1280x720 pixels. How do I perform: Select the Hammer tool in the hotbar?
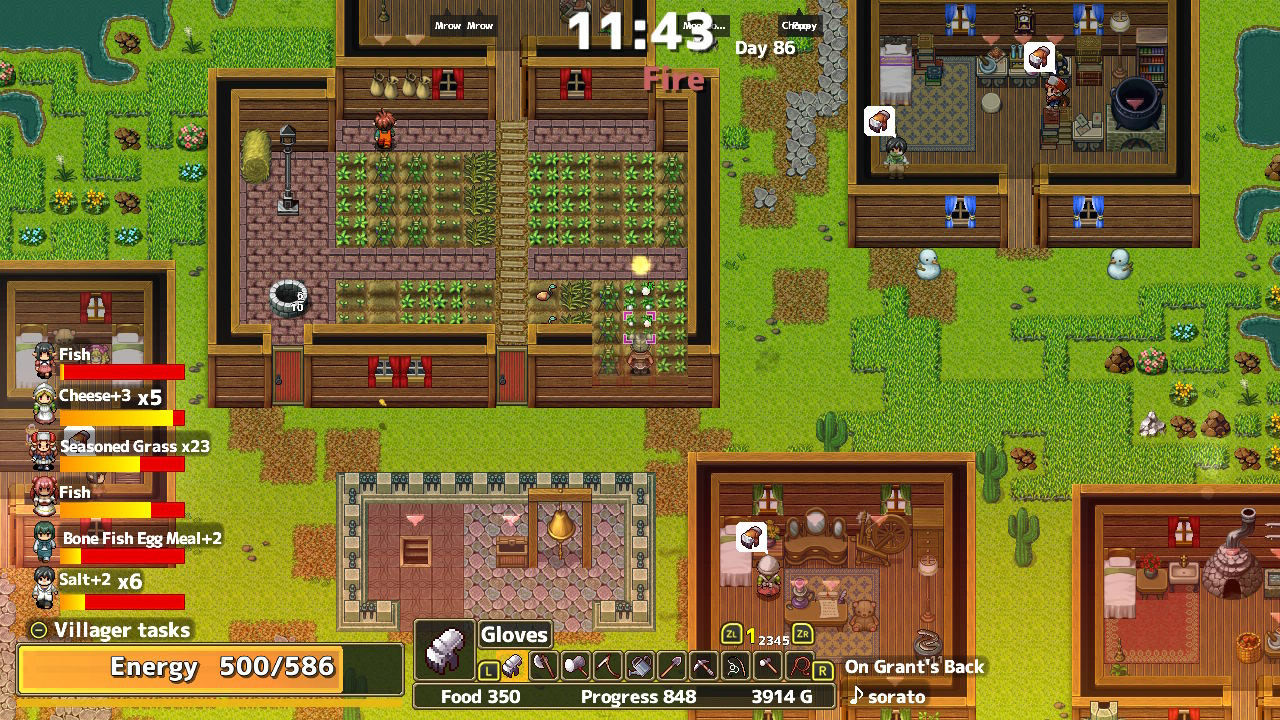click(578, 666)
